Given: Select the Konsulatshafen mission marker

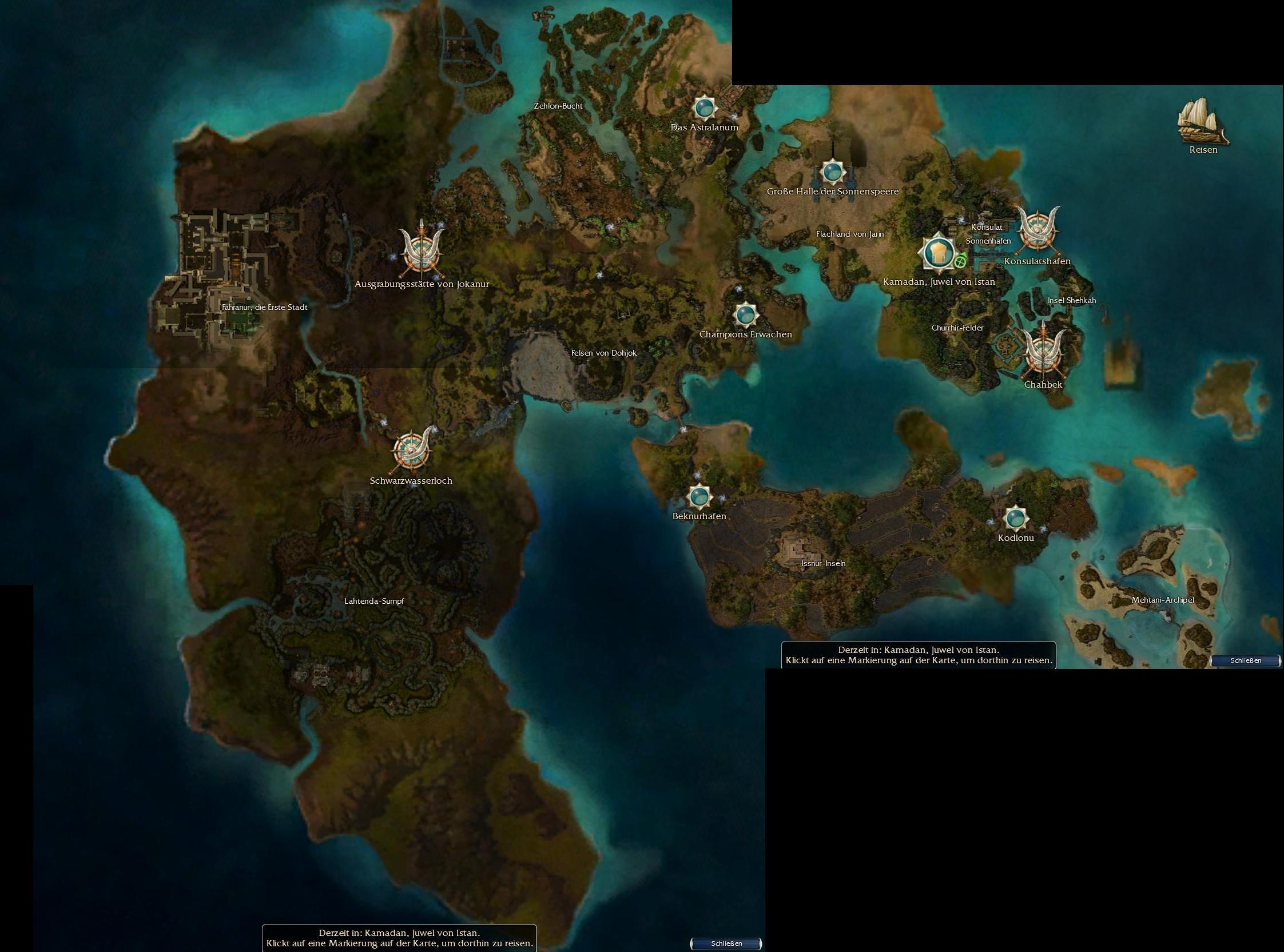Looking at the screenshot, I should [1037, 232].
